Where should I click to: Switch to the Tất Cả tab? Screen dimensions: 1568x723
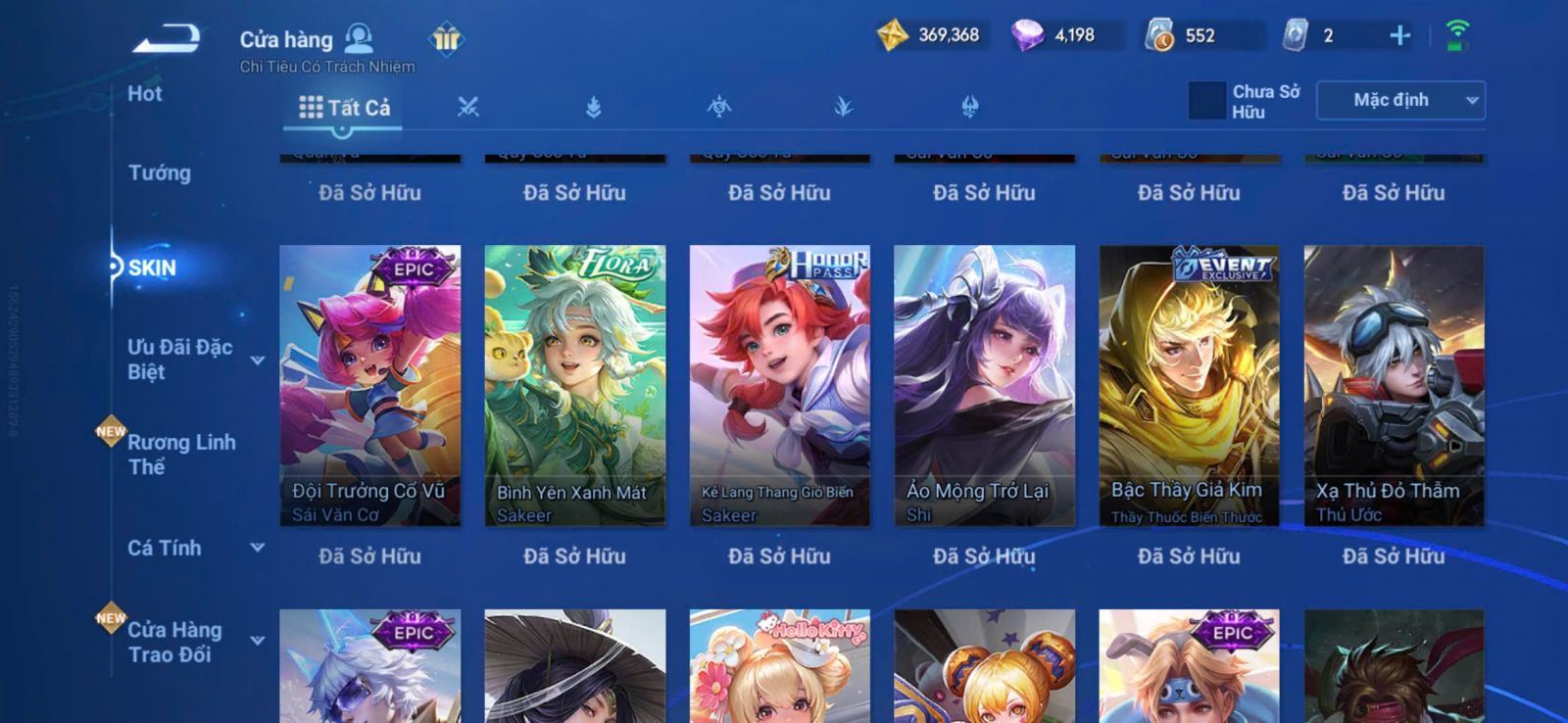344,108
